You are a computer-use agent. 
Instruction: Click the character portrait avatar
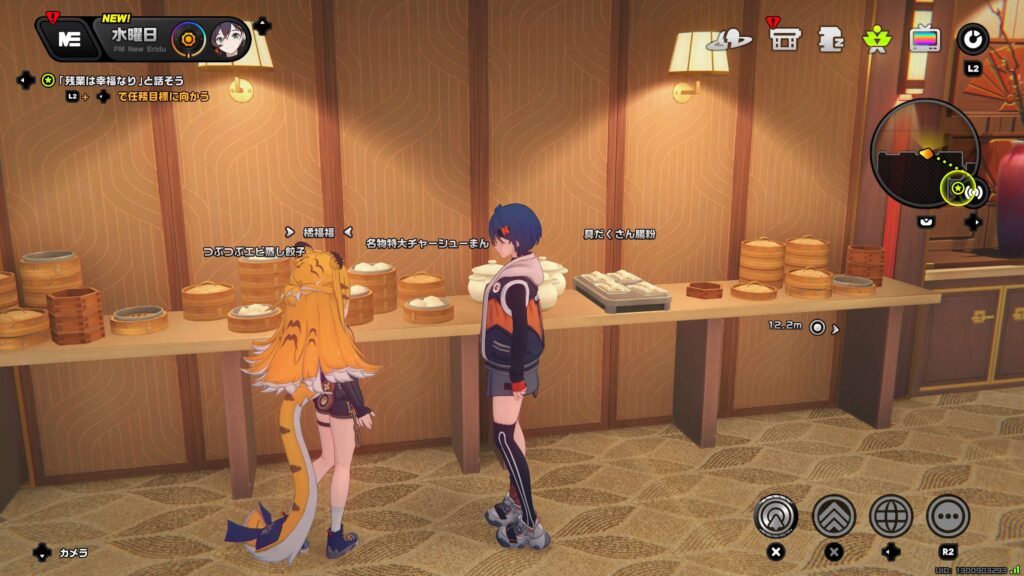(x=229, y=40)
